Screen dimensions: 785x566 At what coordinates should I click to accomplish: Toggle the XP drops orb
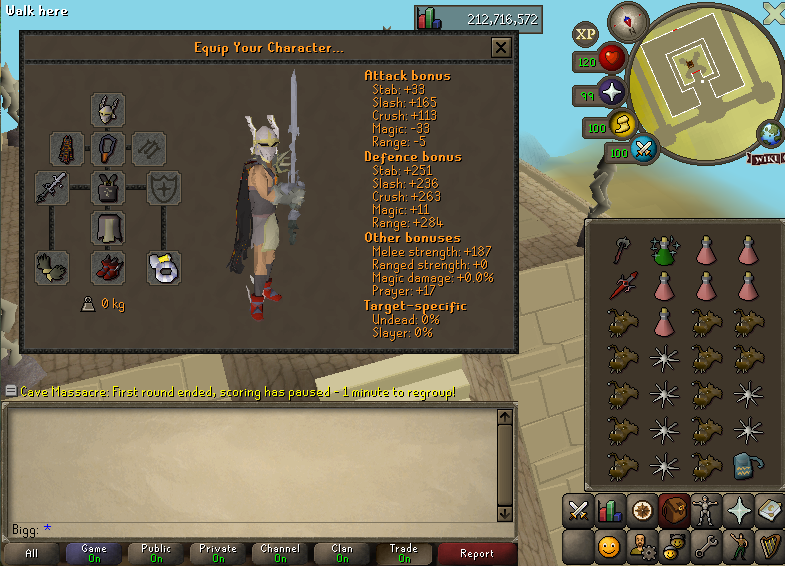click(x=586, y=34)
